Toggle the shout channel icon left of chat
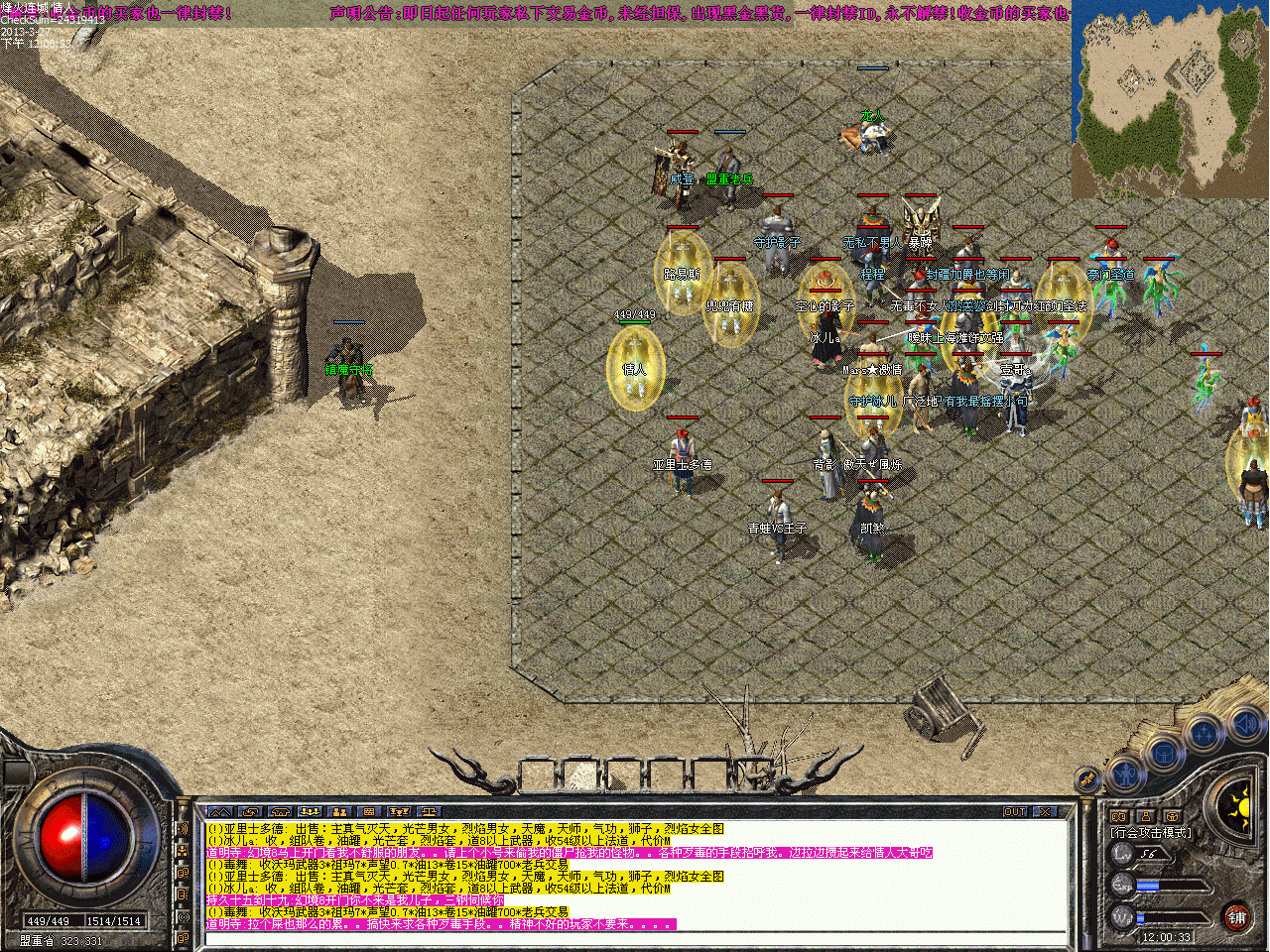Image resolution: width=1270 pixels, height=952 pixels. pyautogui.click(x=182, y=828)
